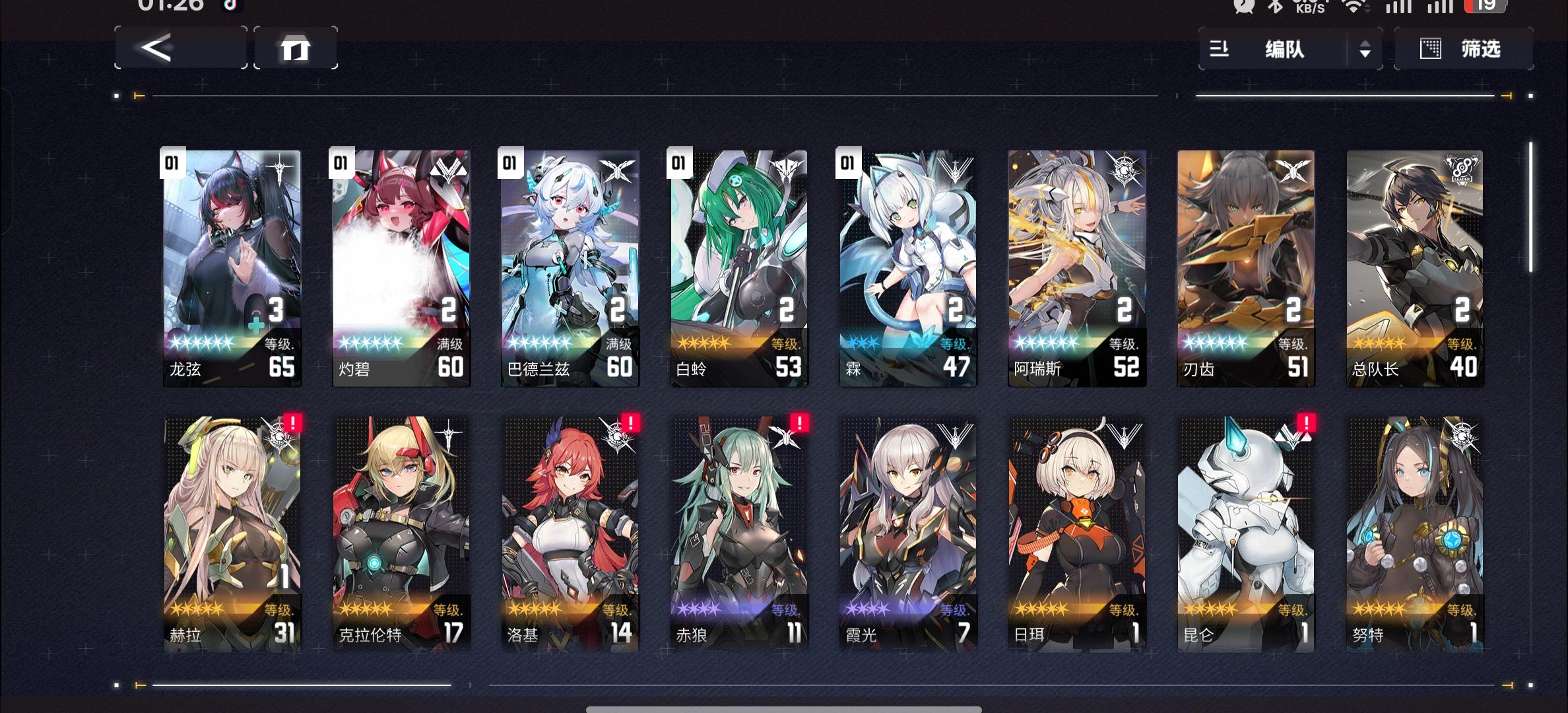Open the 筛选 filter icon button
The width and height of the screenshot is (1568, 713).
tap(1429, 49)
